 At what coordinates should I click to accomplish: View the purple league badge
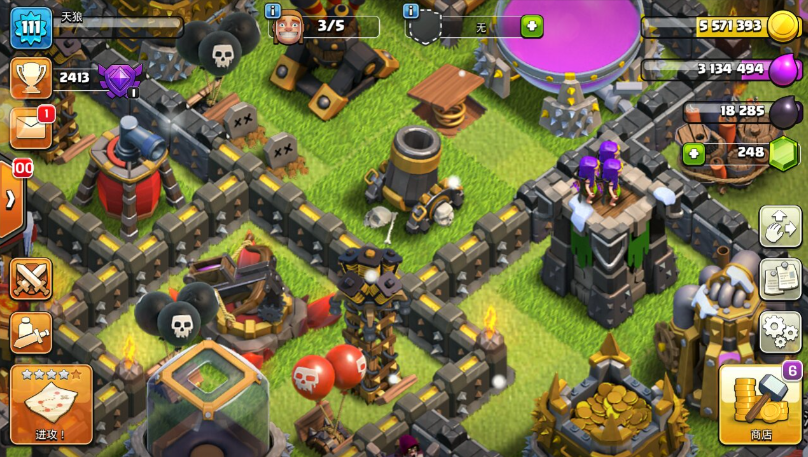[x=119, y=78]
